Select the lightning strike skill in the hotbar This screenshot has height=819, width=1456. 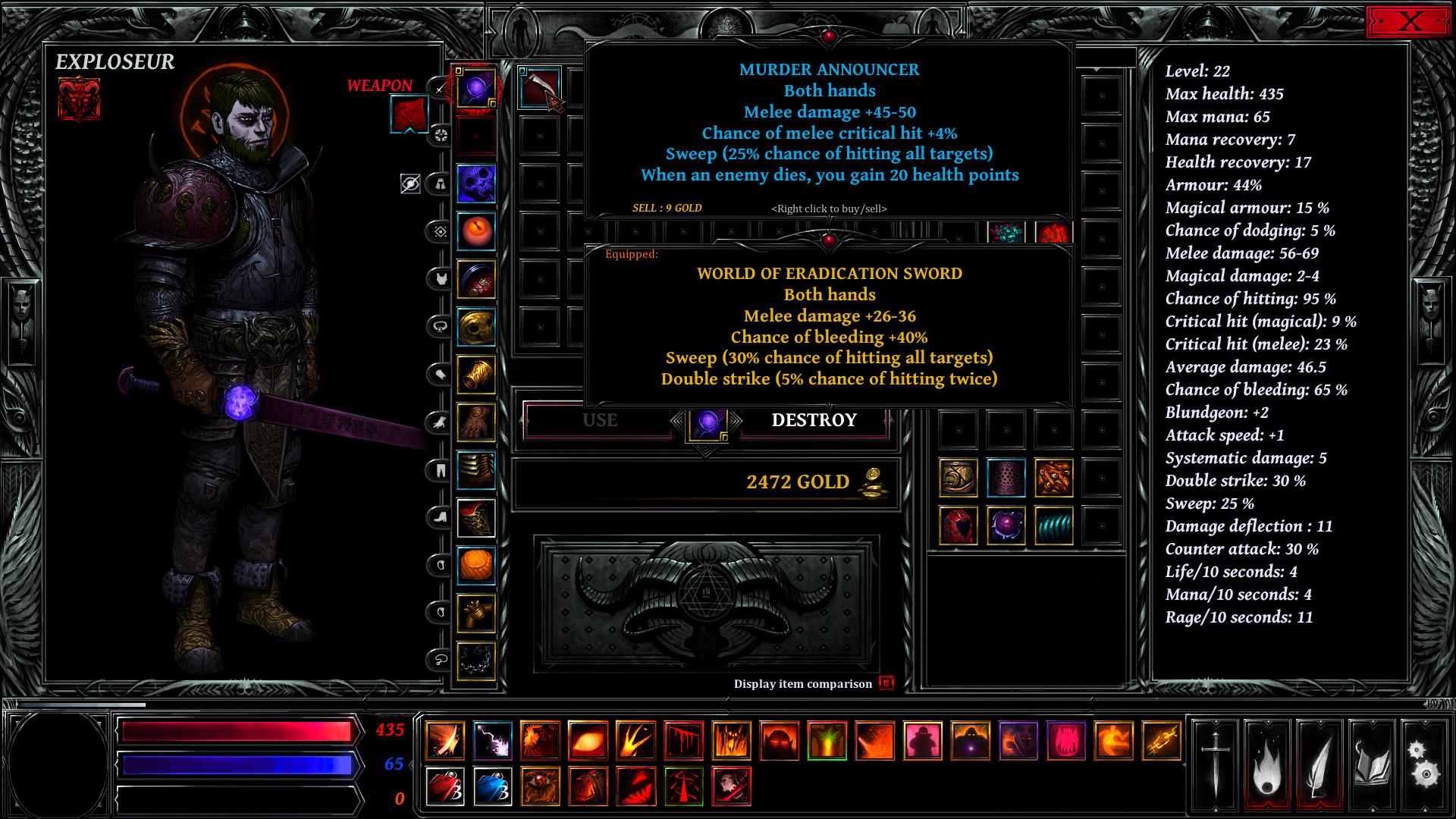(492, 739)
